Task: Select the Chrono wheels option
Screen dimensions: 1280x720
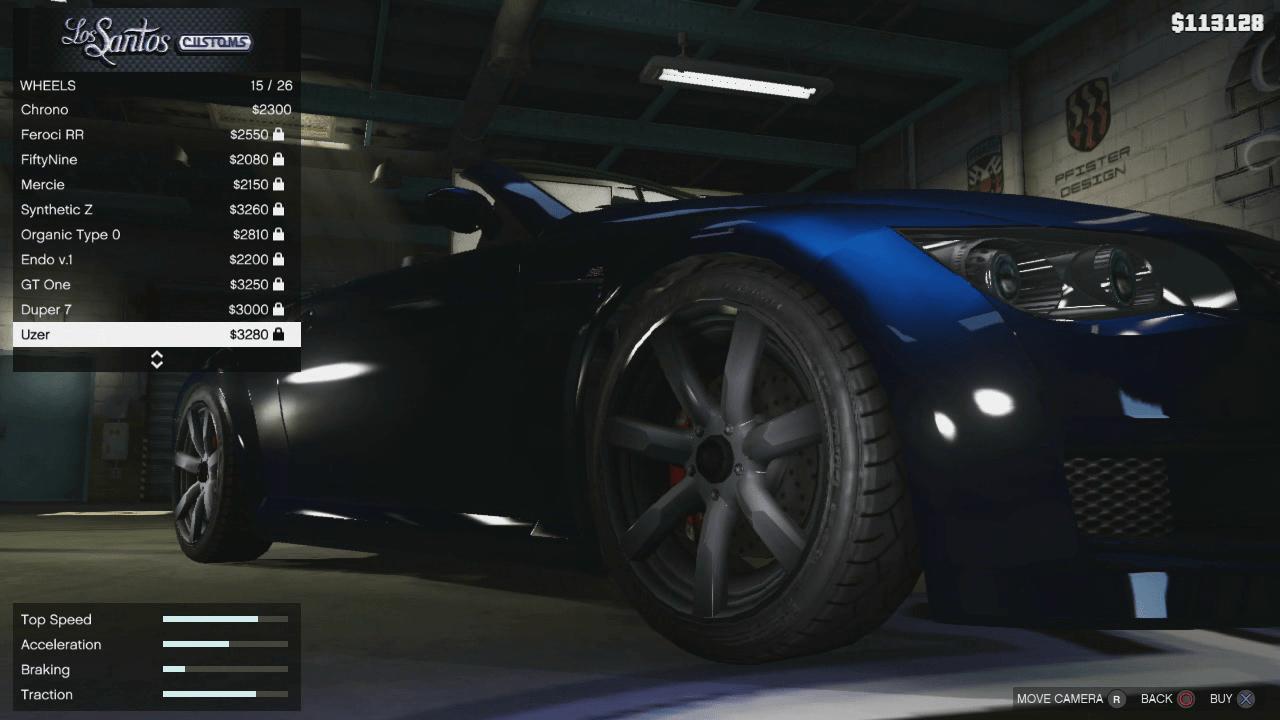Action: coord(100,109)
